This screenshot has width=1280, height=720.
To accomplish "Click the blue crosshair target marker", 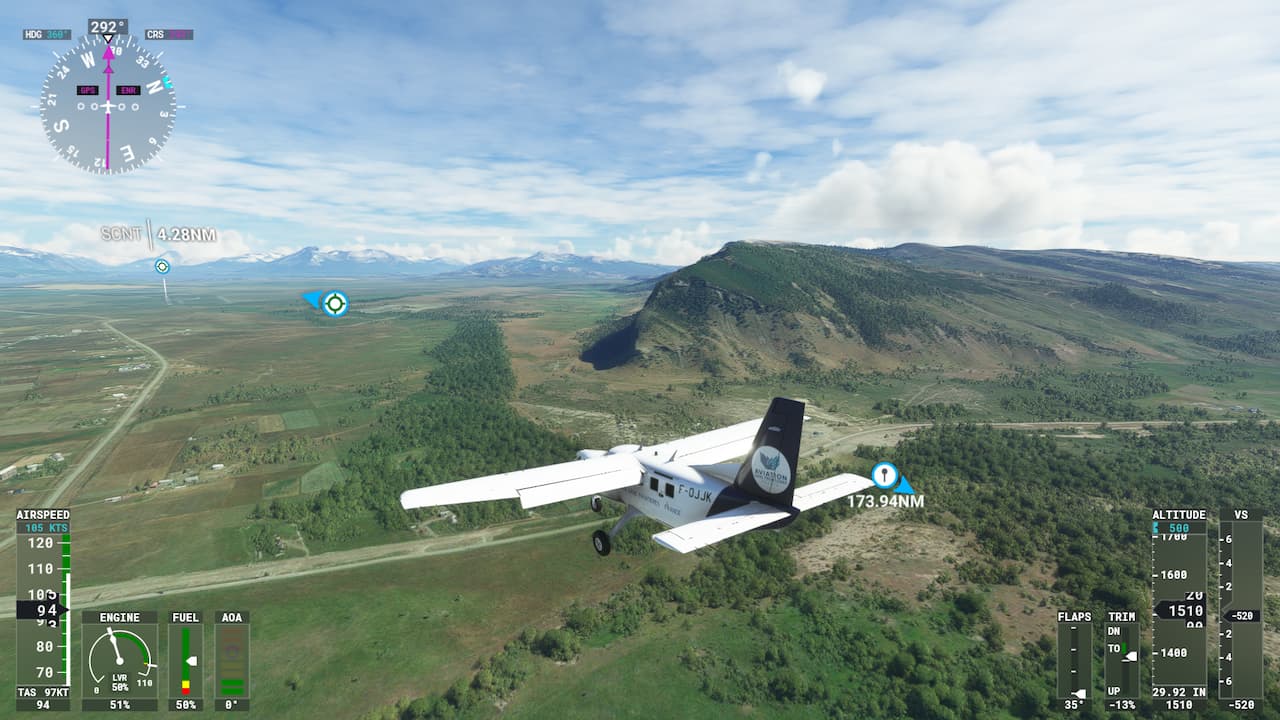I will [335, 303].
